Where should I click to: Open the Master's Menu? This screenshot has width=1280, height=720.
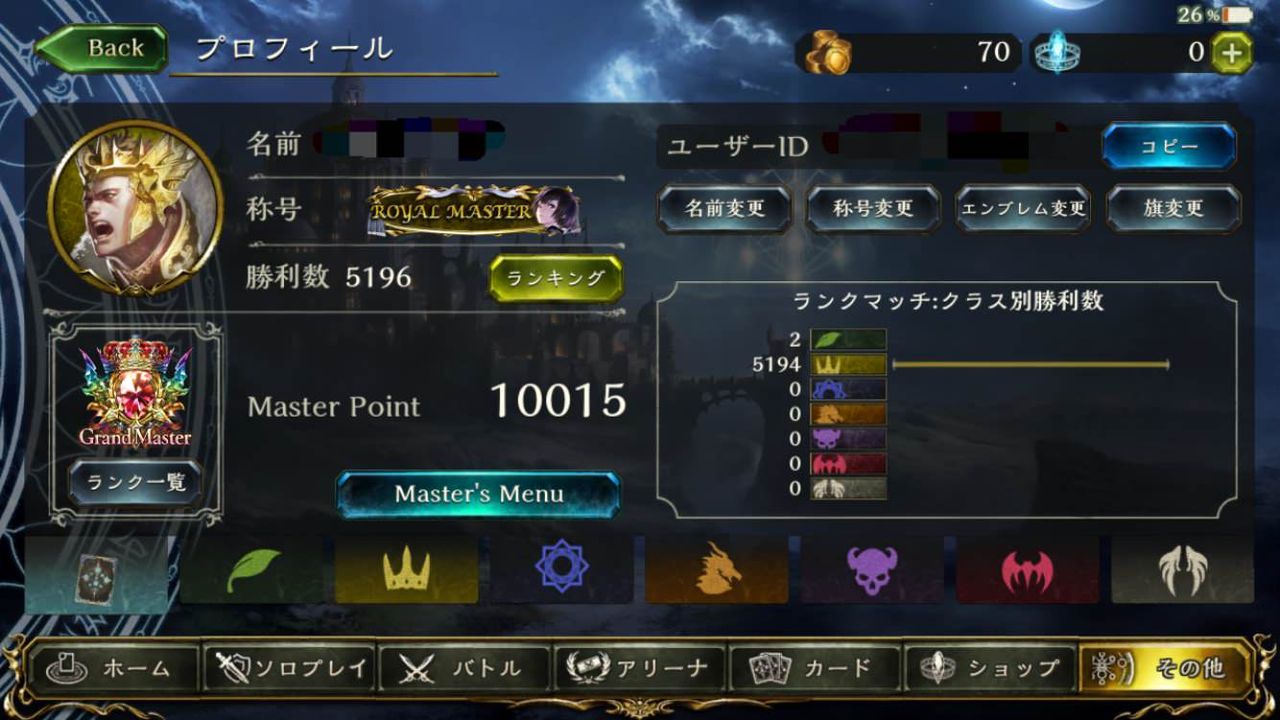479,493
